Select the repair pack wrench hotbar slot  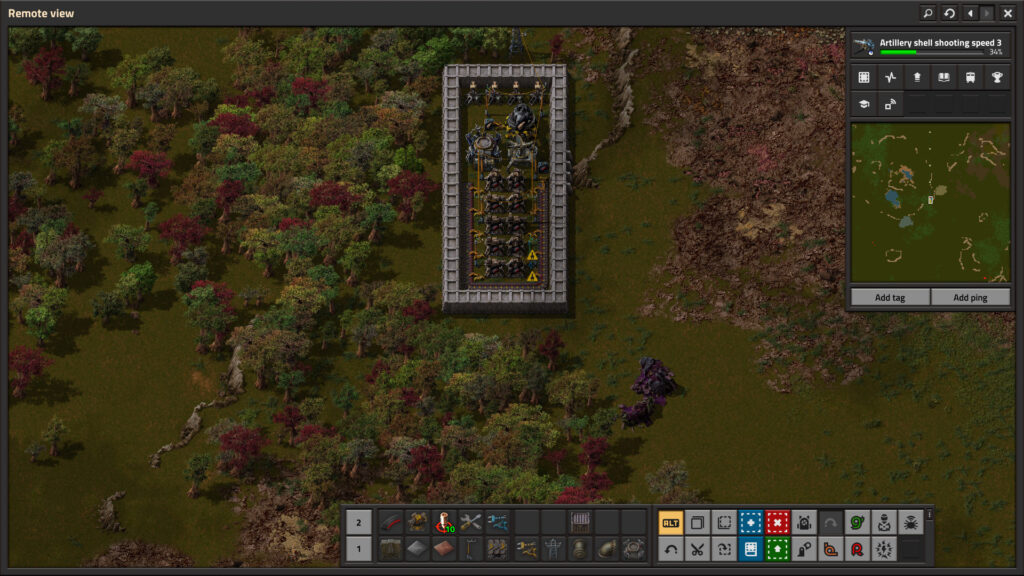click(x=470, y=522)
